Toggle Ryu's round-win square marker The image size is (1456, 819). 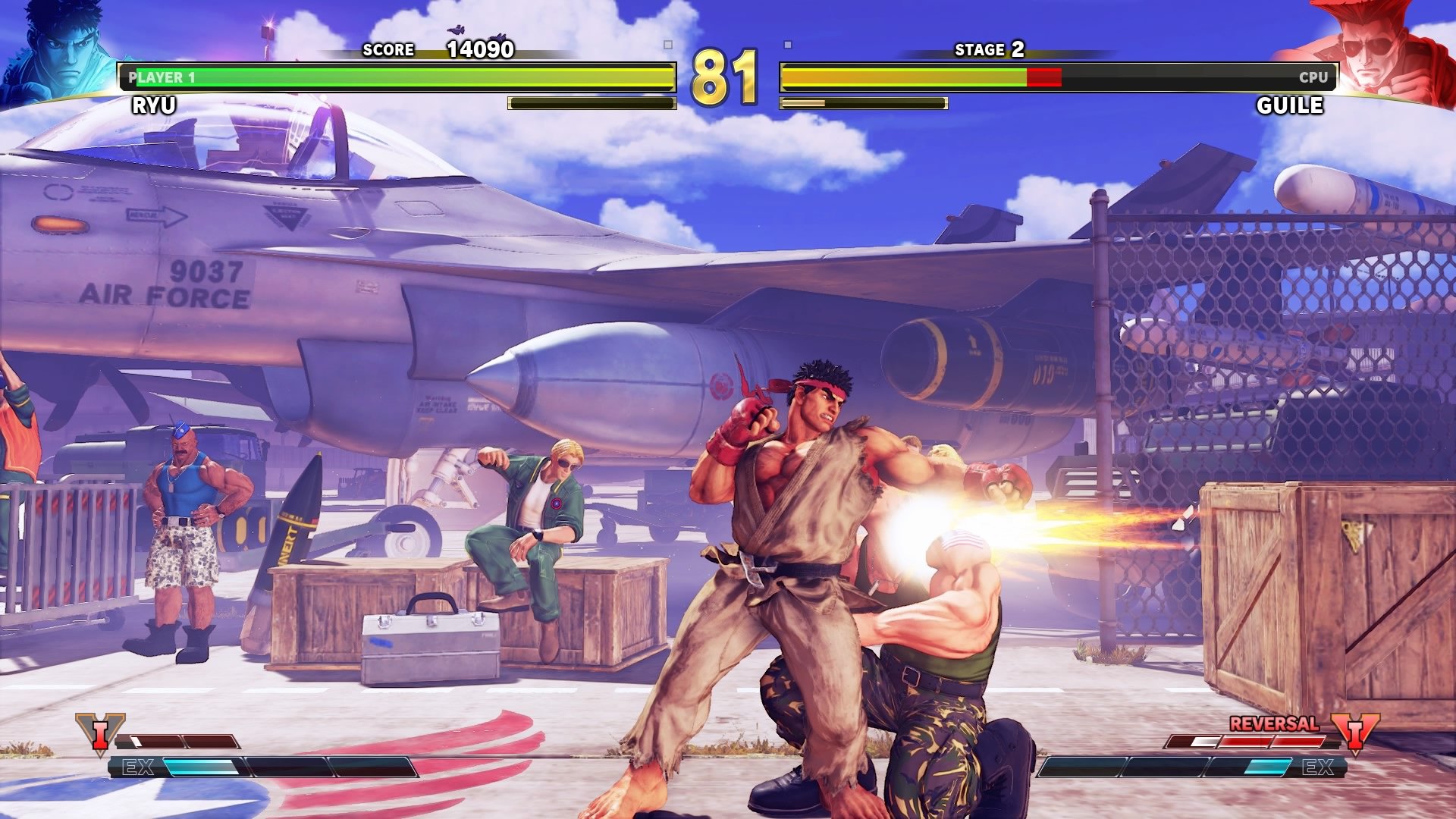point(667,45)
